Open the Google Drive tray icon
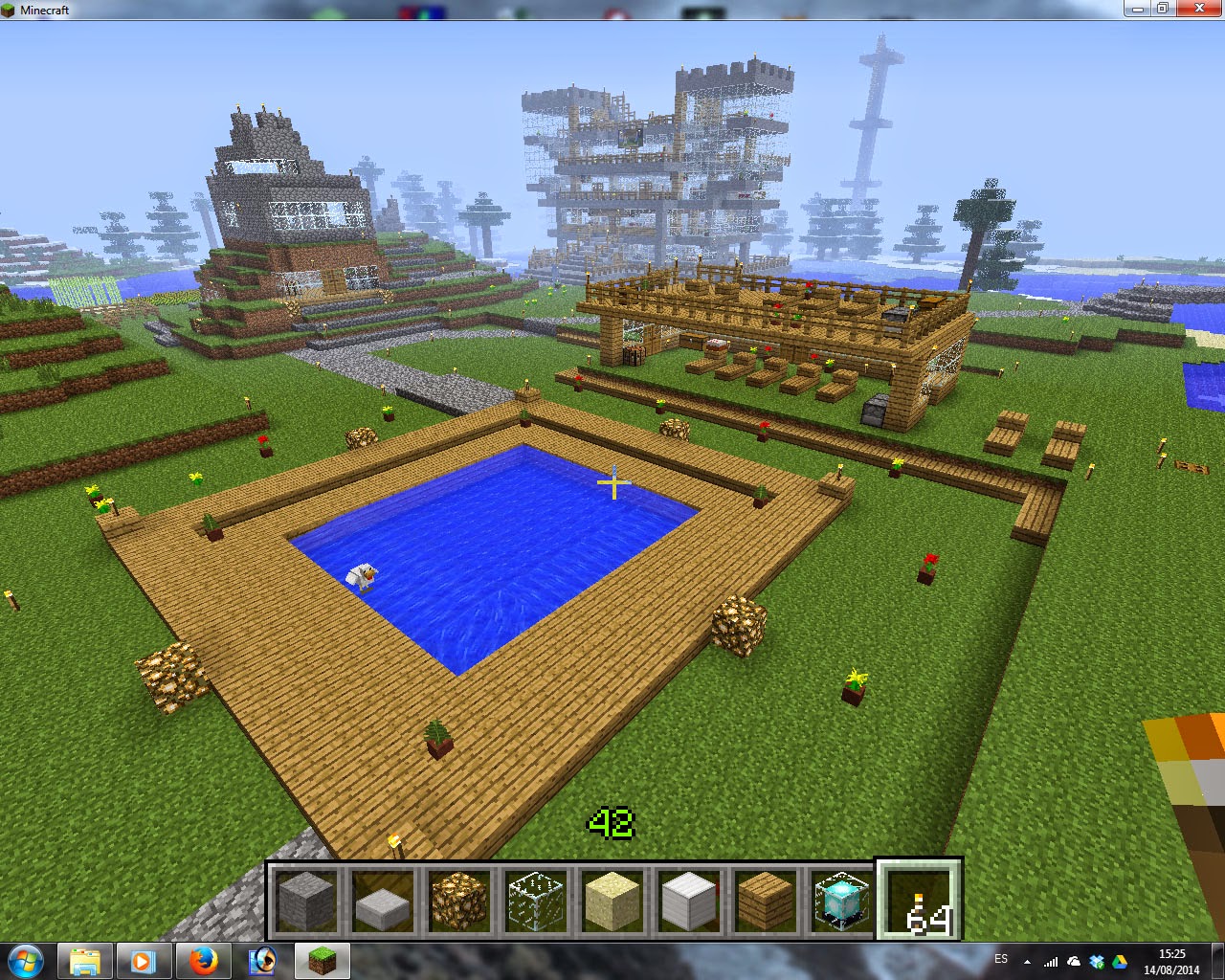 (1120, 962)
